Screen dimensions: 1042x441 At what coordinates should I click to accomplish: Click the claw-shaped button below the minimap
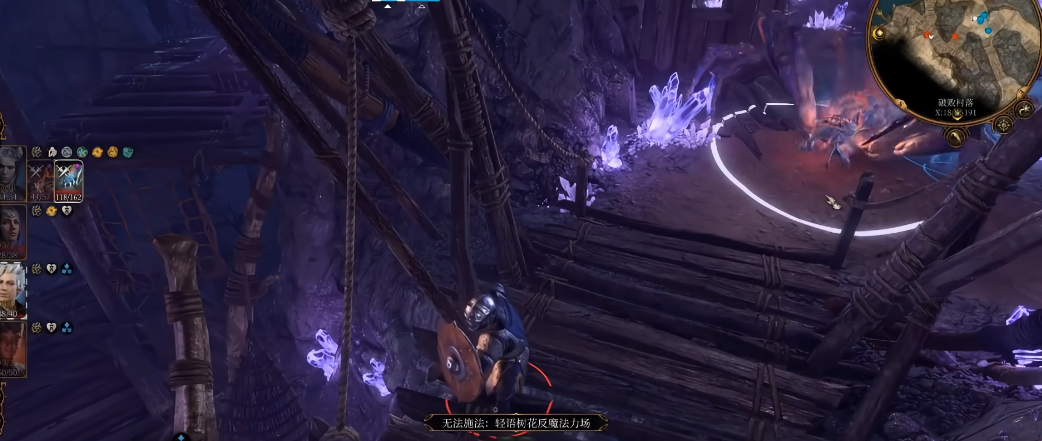pos(954,137)
